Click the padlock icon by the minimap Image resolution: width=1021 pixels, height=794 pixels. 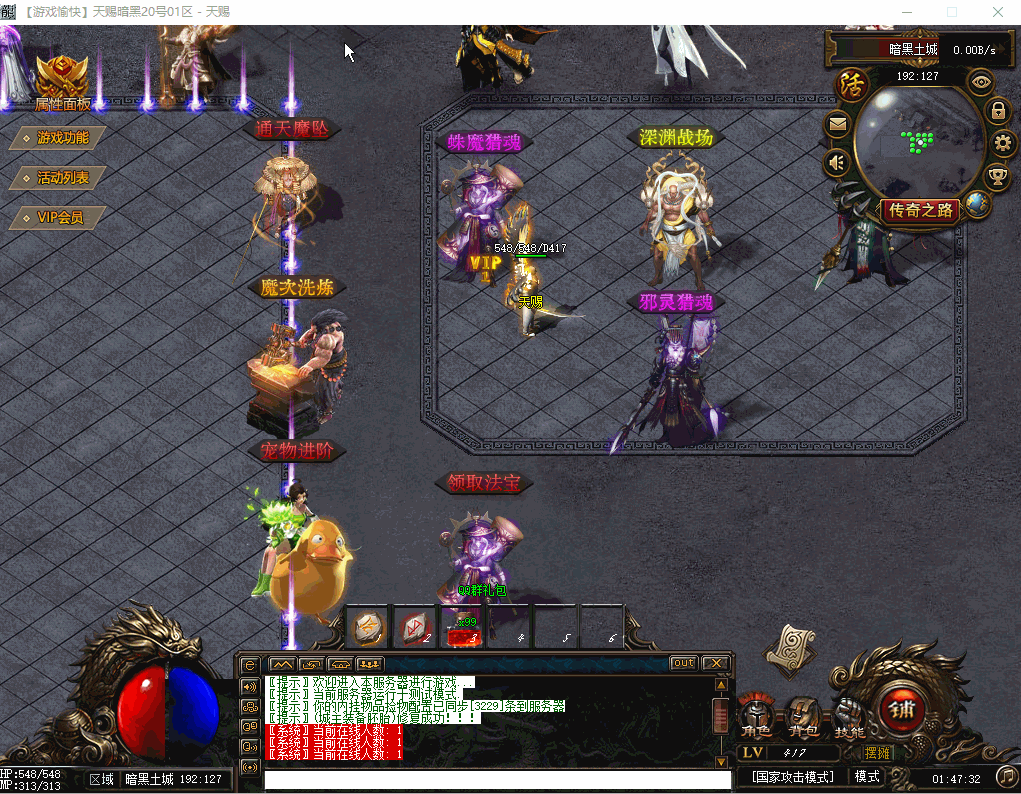click(x=998, y=110)
